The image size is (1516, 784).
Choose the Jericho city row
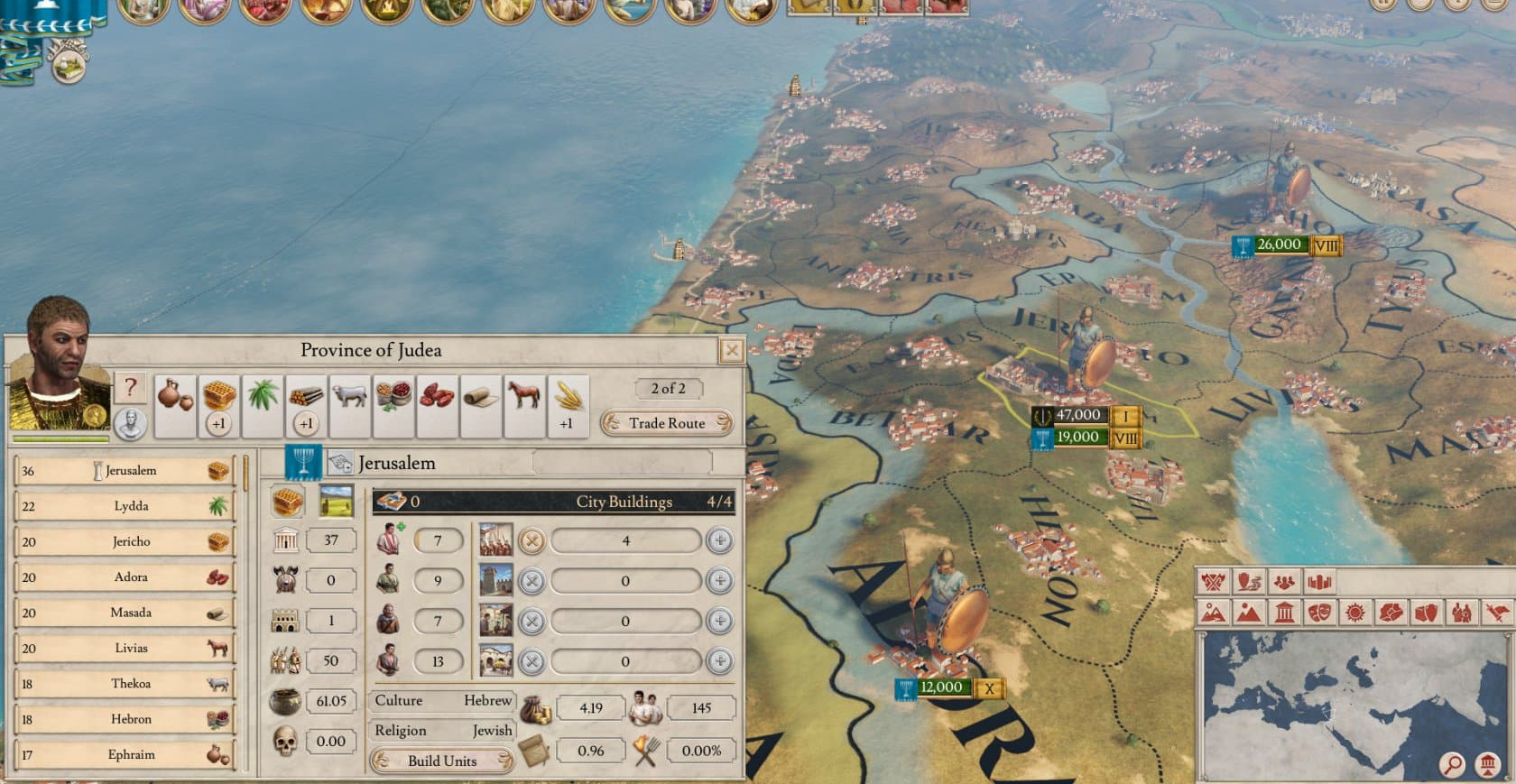tap(131, 541)
